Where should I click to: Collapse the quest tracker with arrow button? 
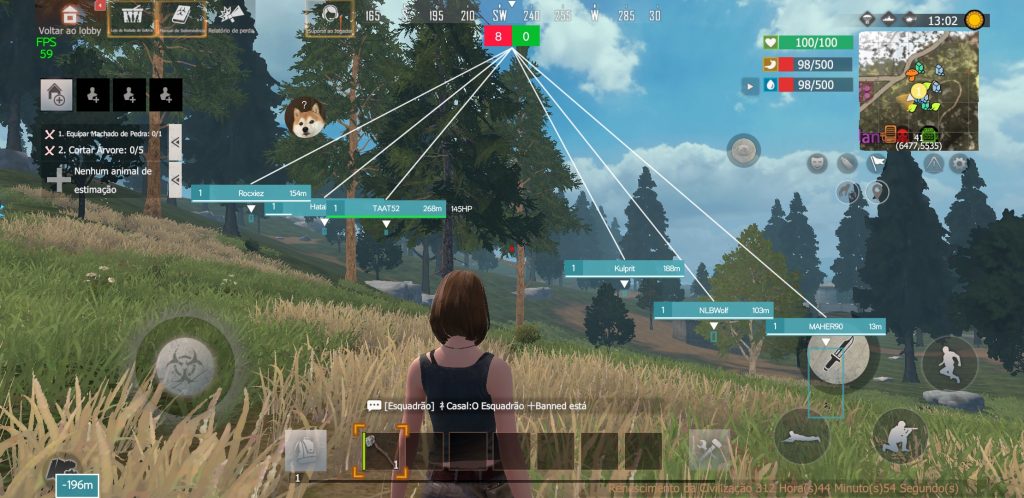[175, 141]
